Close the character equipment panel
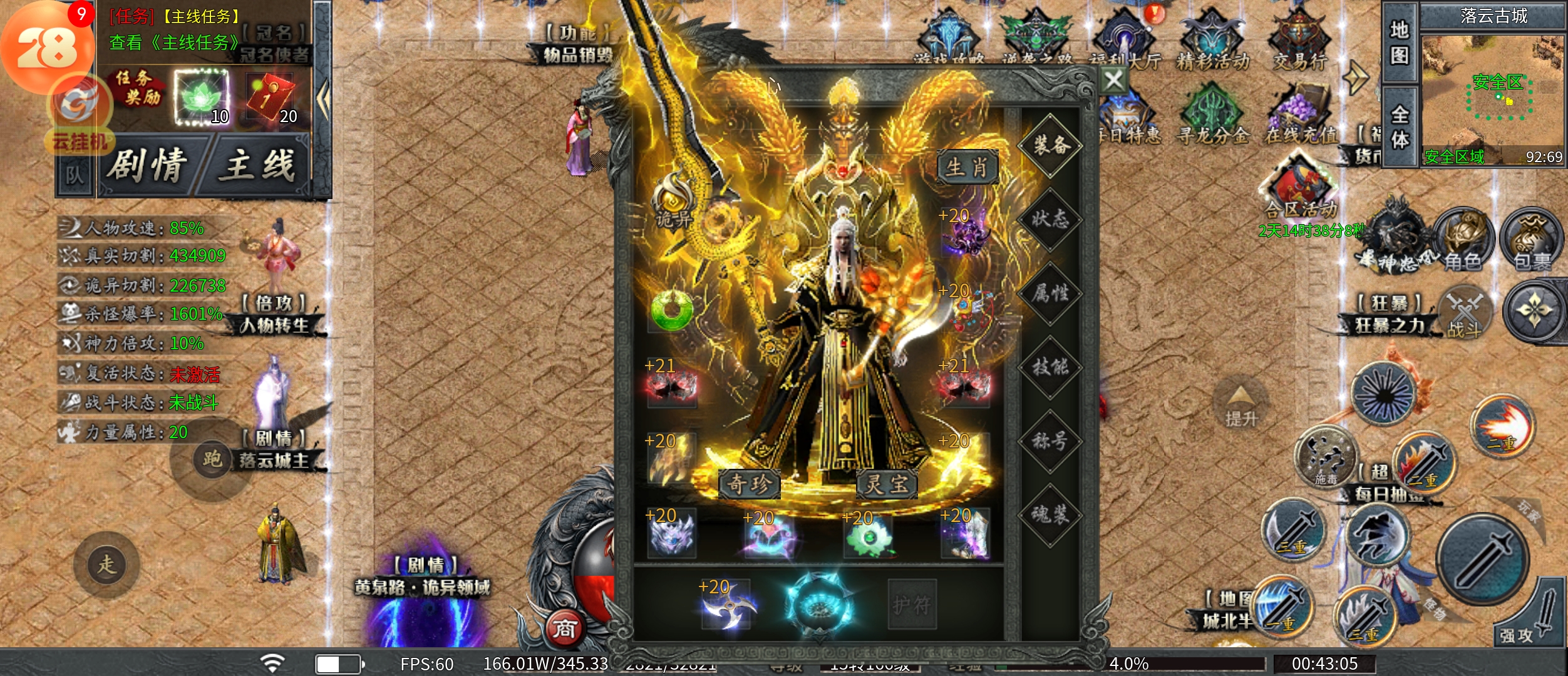Viewport: 1568px width, 676px height. (x=1113, y=81)
